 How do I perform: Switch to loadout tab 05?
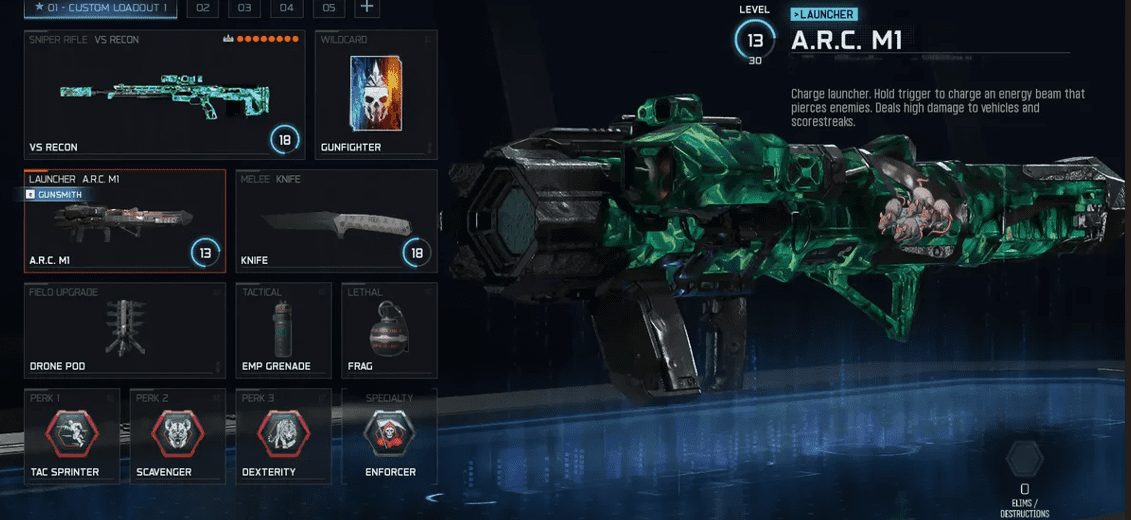click(x=328, y=8)
